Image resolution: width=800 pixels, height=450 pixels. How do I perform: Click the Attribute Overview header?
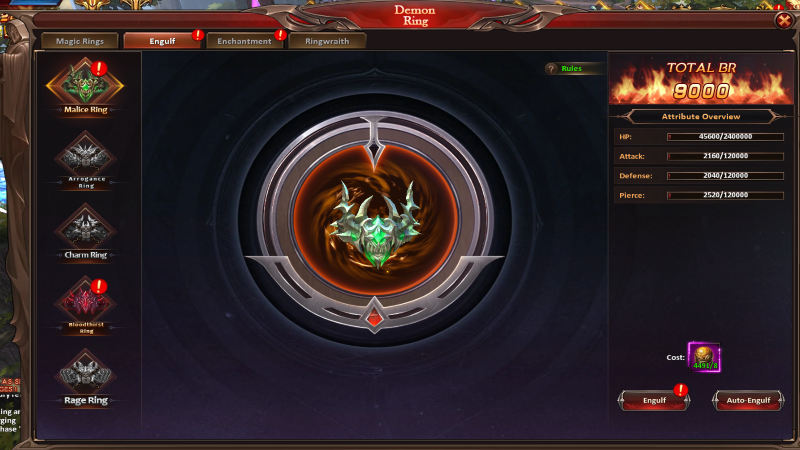[700, 117]
